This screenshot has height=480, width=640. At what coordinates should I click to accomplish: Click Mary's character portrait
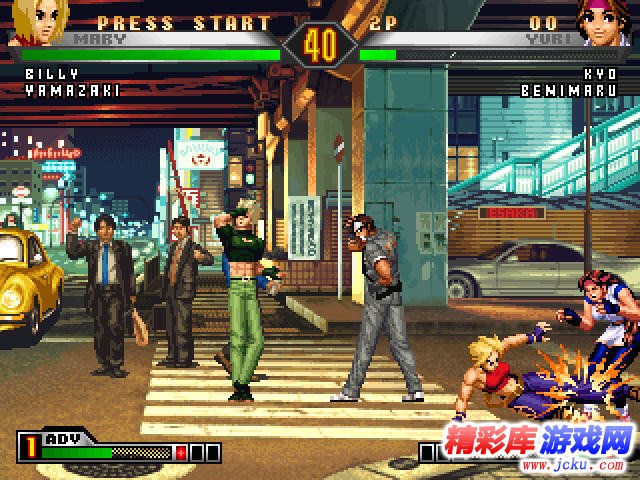click(33, 24)
